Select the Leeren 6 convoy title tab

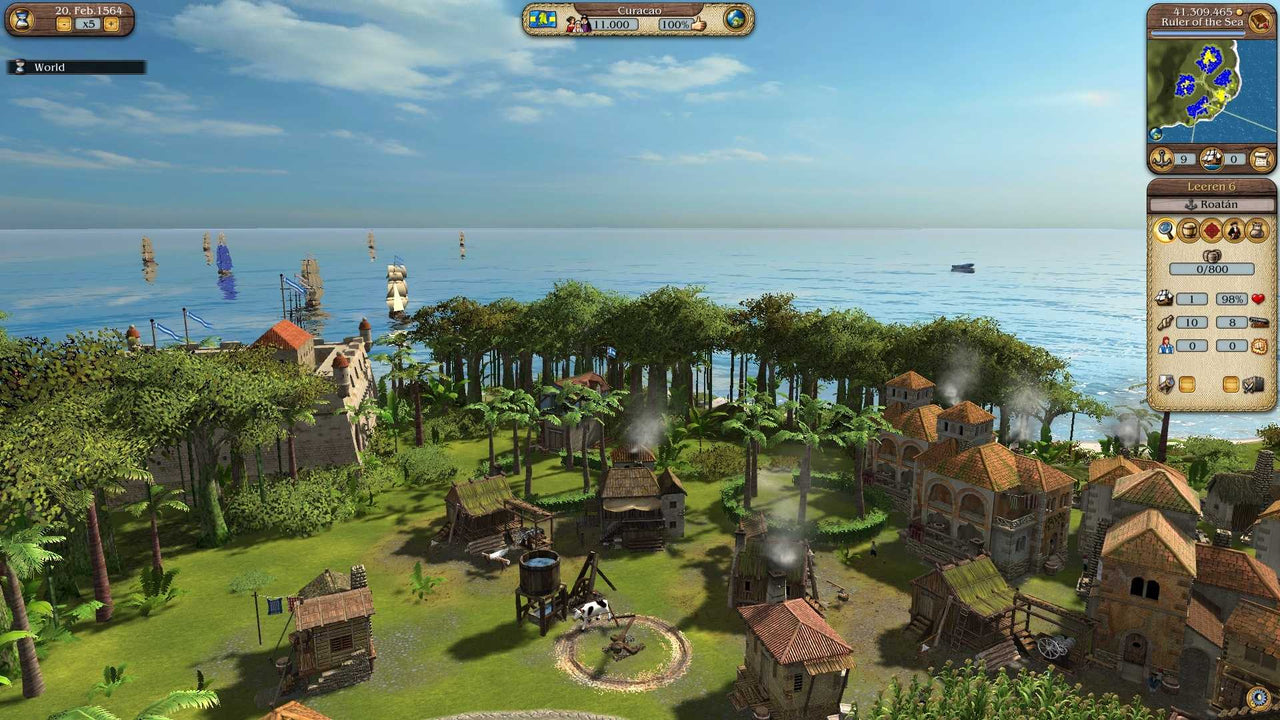(1214, 186)
